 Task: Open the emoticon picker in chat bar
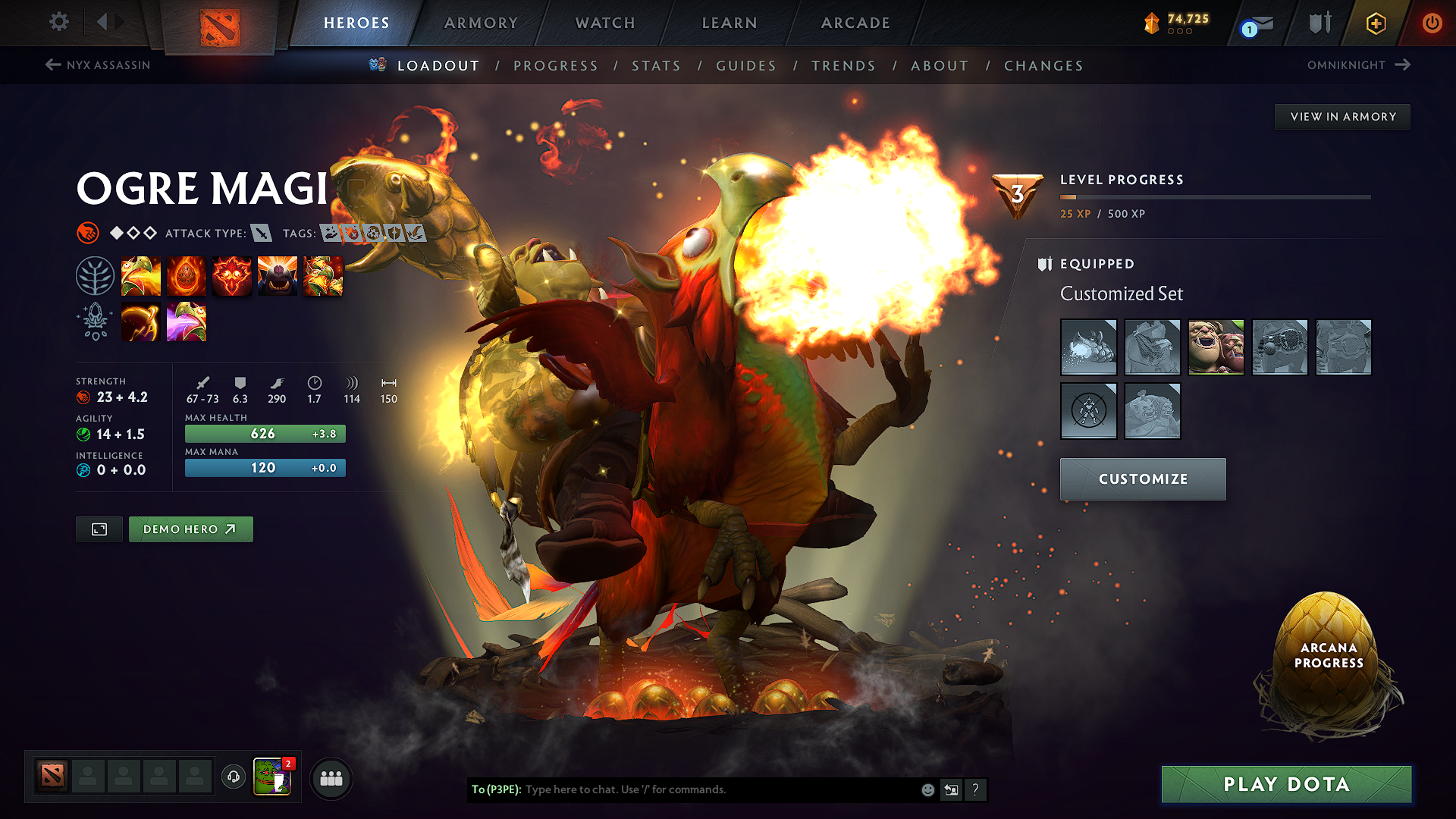point(927,789)
